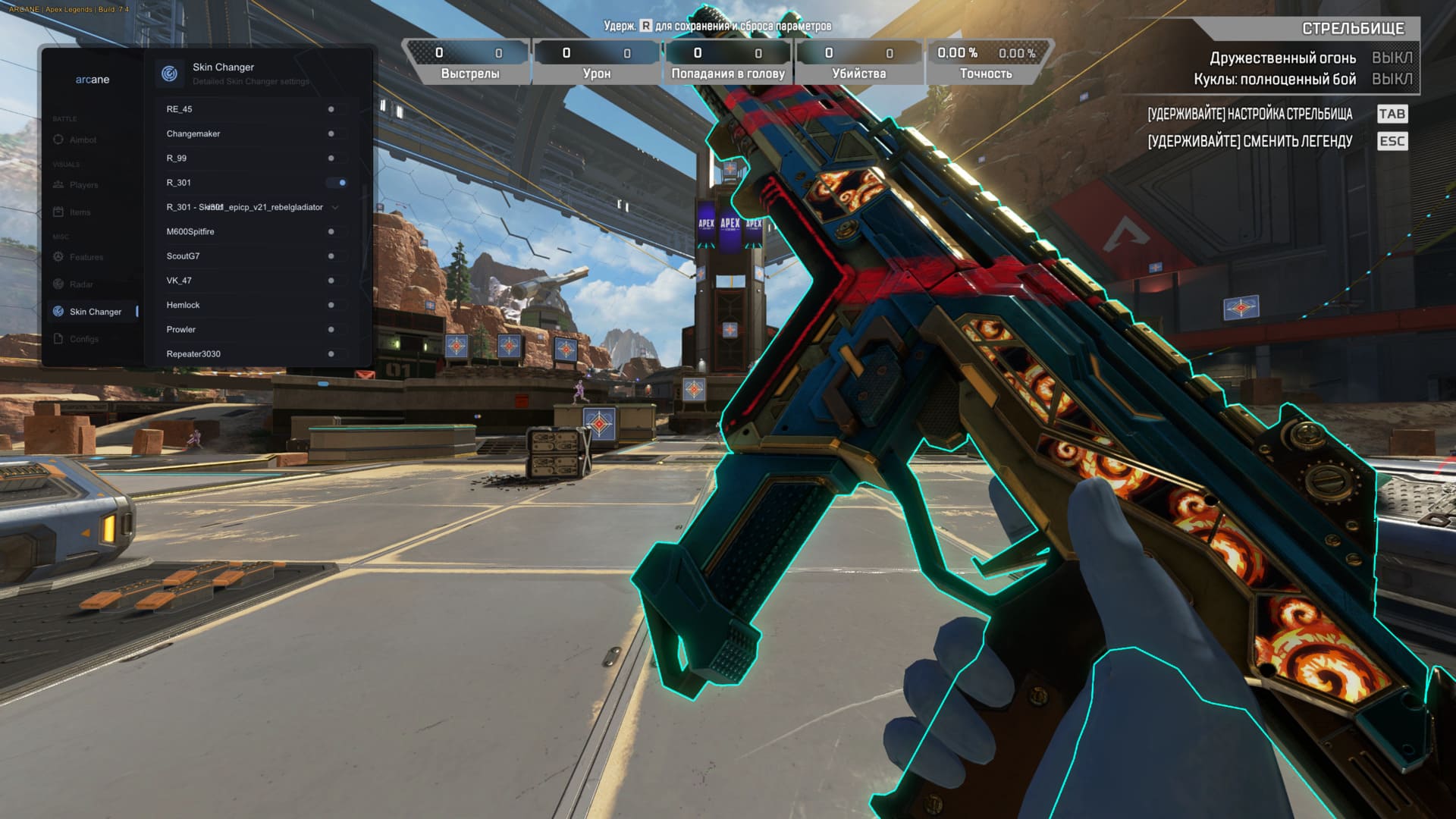This screenshot has width=1456, height=819.
Task: Expand the R_301 skin selection dropdown
Action: 336,207
